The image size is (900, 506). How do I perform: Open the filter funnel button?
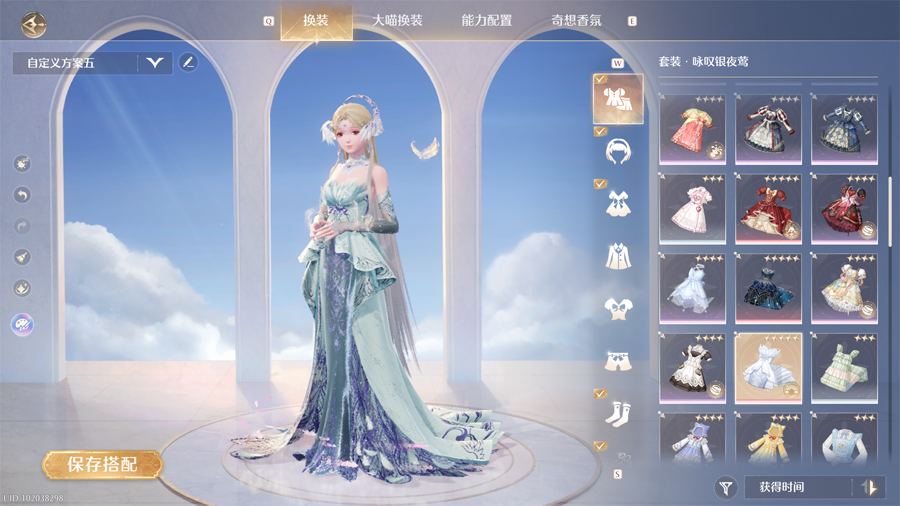pyautogui.click(x=726, y=488)
